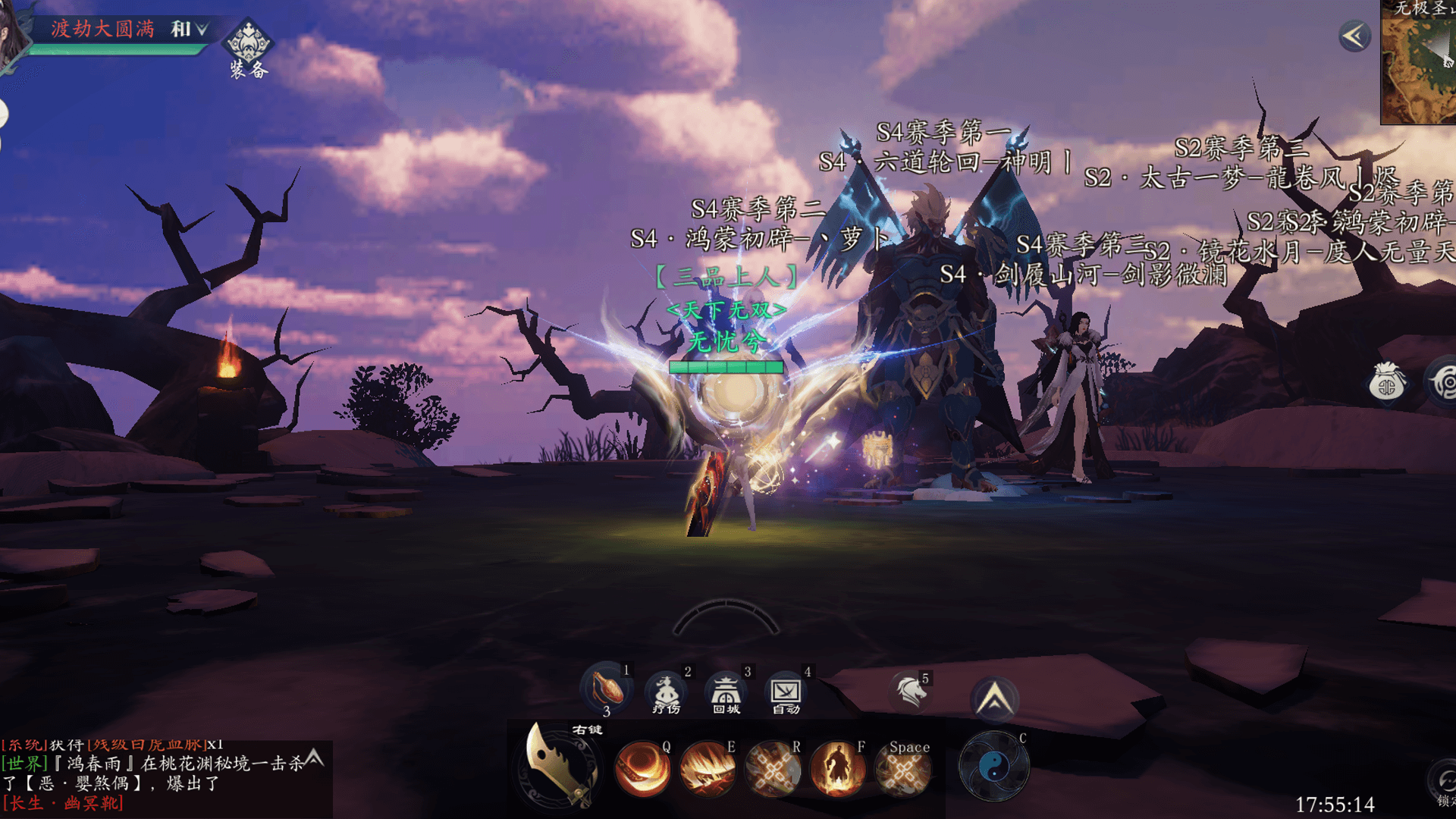Cast the flame burst skill on E
This screenshot has height=819, width=1456.
(708, 769)
